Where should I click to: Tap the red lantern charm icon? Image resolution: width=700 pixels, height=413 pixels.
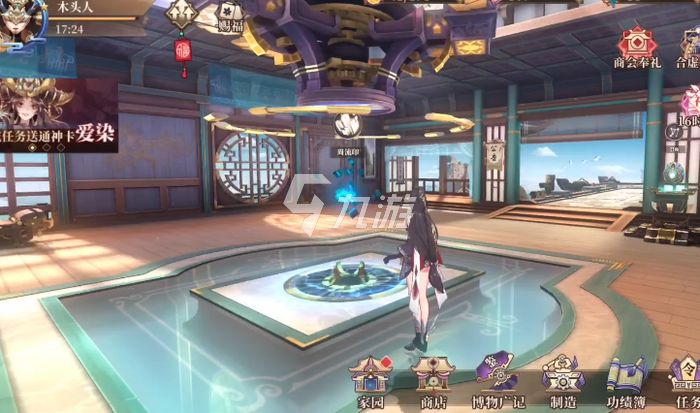point(183,50)
